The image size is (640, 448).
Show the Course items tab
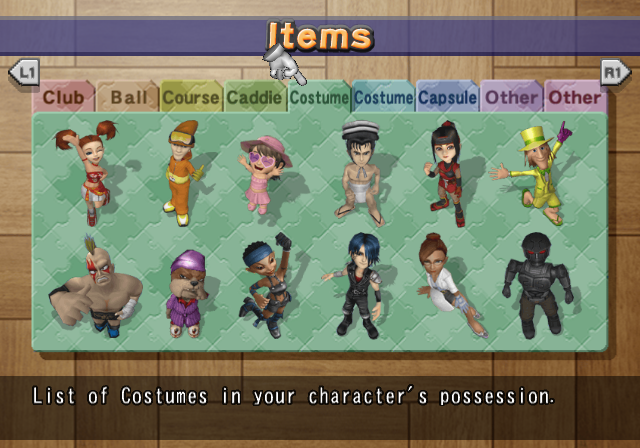coord(191,98)
